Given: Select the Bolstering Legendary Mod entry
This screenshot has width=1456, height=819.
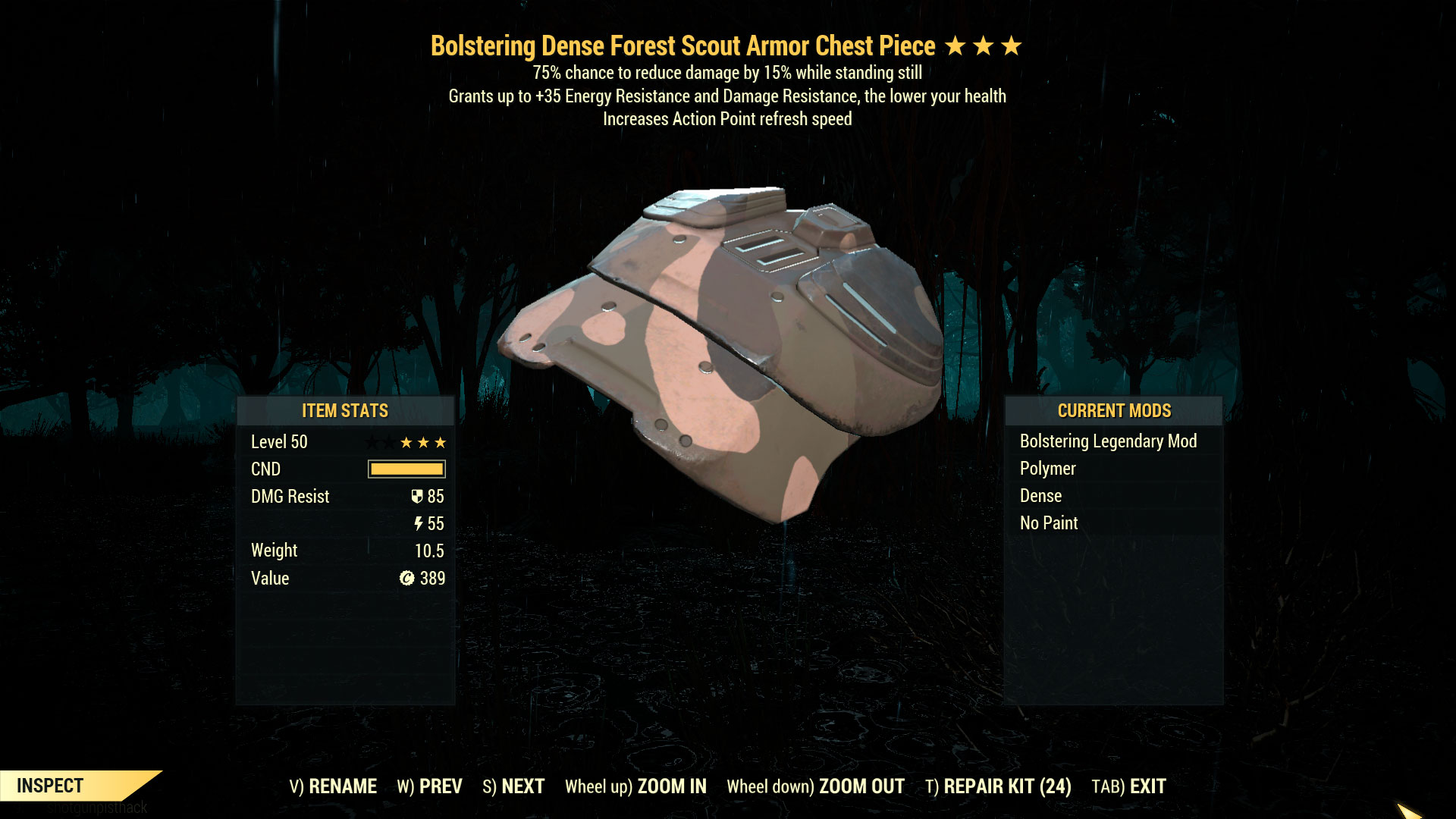Looking at the screenshot, I should (1108, 441).
